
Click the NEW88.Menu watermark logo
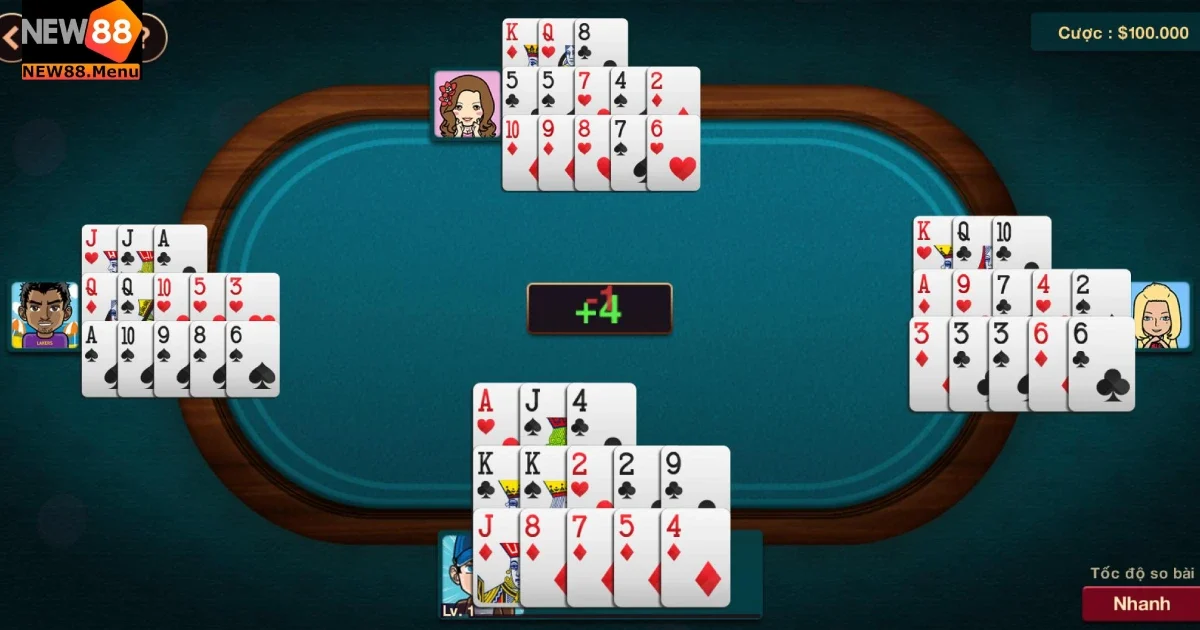coord(82,40)
